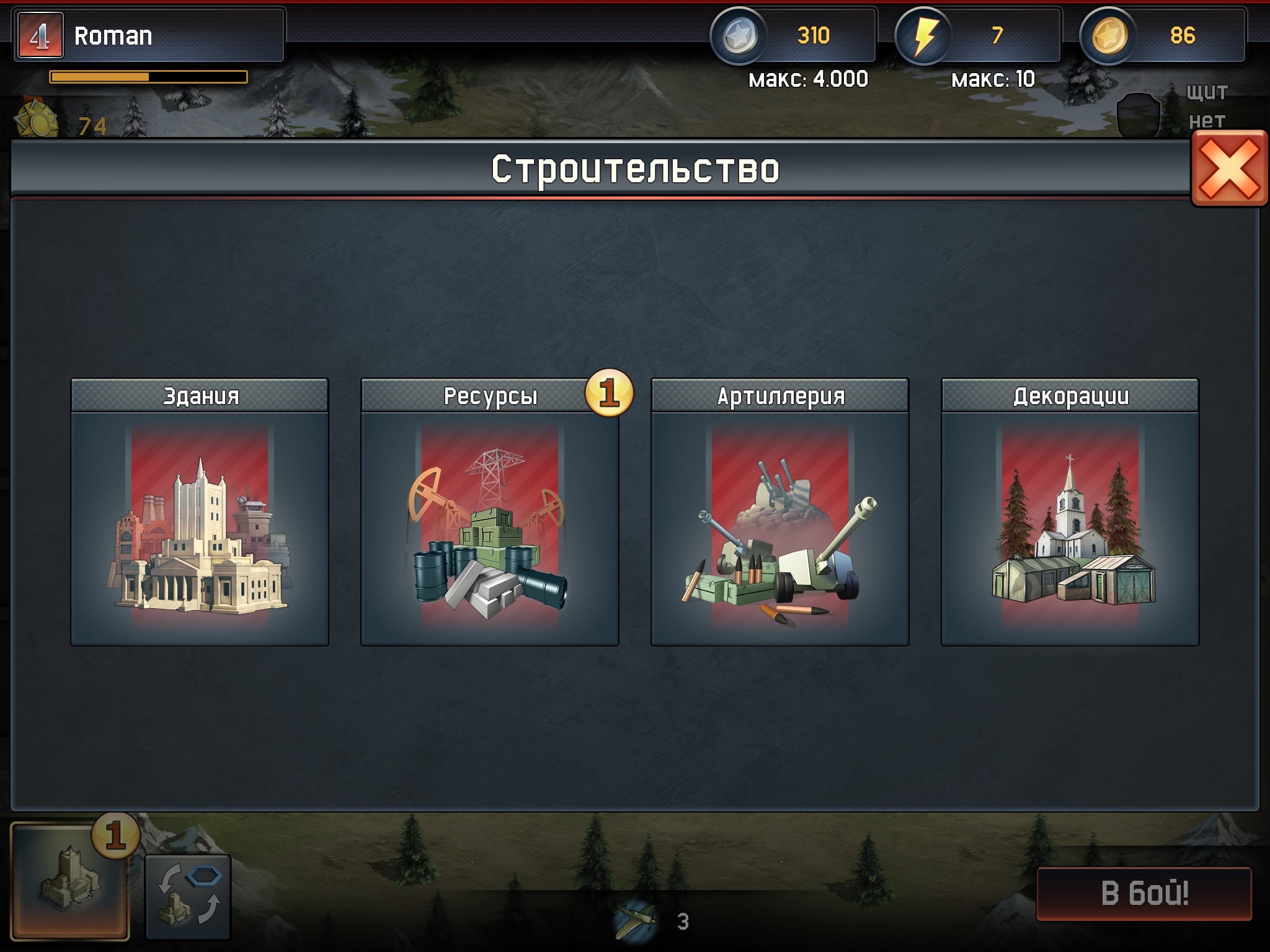Close the Строительство construction window

(x=1229, y=169)
